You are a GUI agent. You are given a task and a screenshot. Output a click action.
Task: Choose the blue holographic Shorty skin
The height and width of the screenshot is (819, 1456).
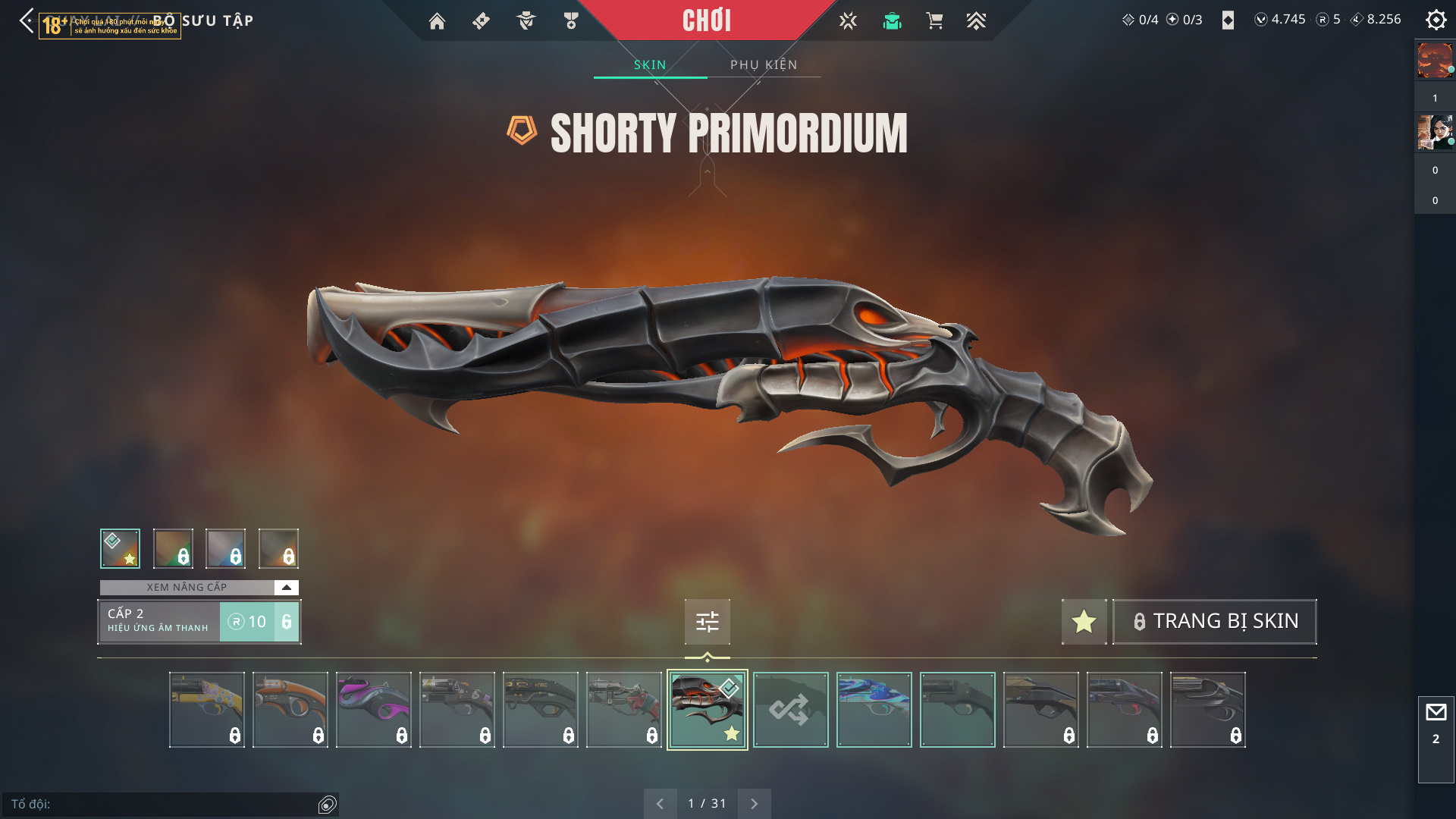(x=874, y=710)
